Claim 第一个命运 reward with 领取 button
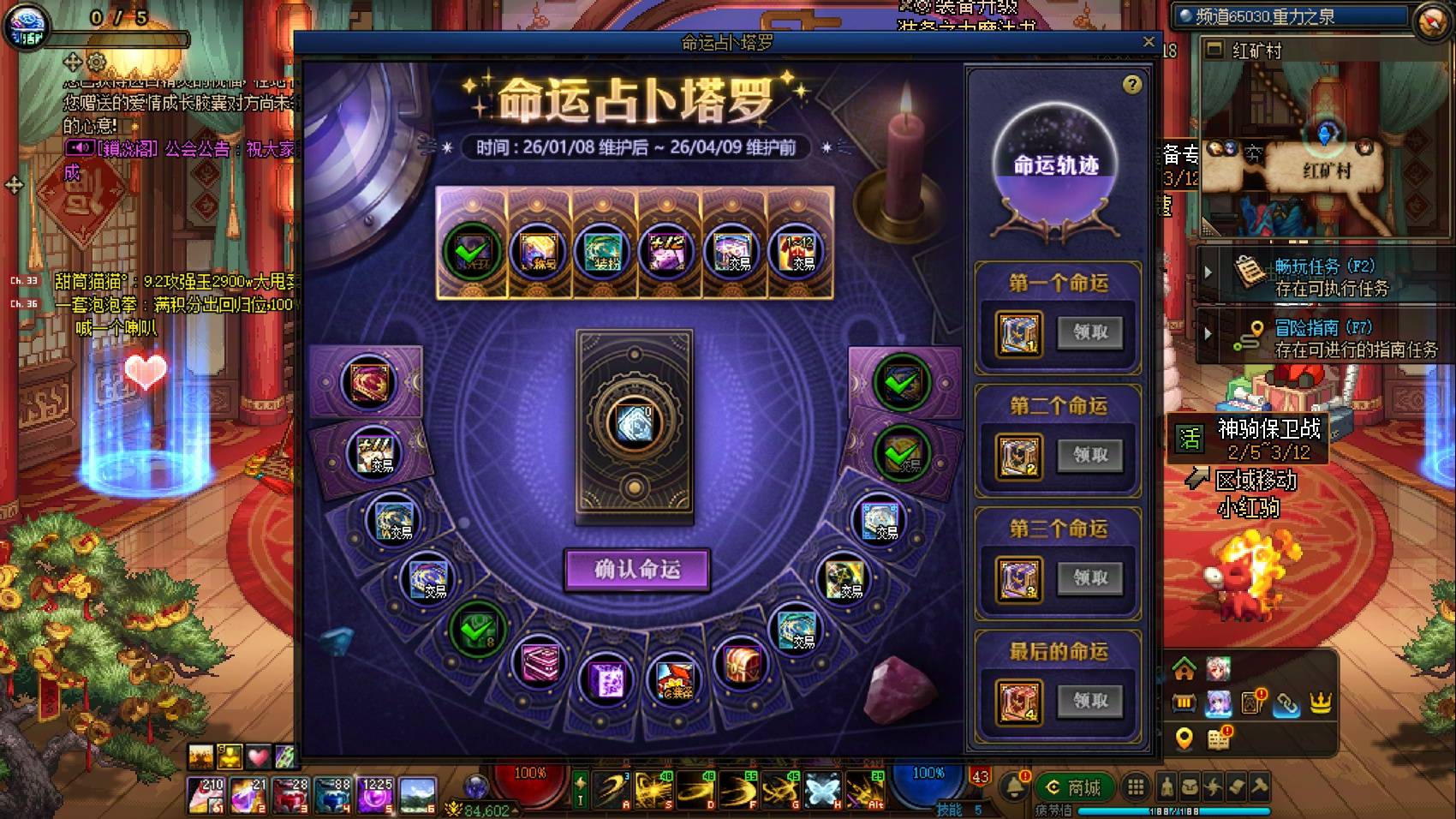Image resolution: width=1456 pixels, height=819 pixels. point(1091,332)
